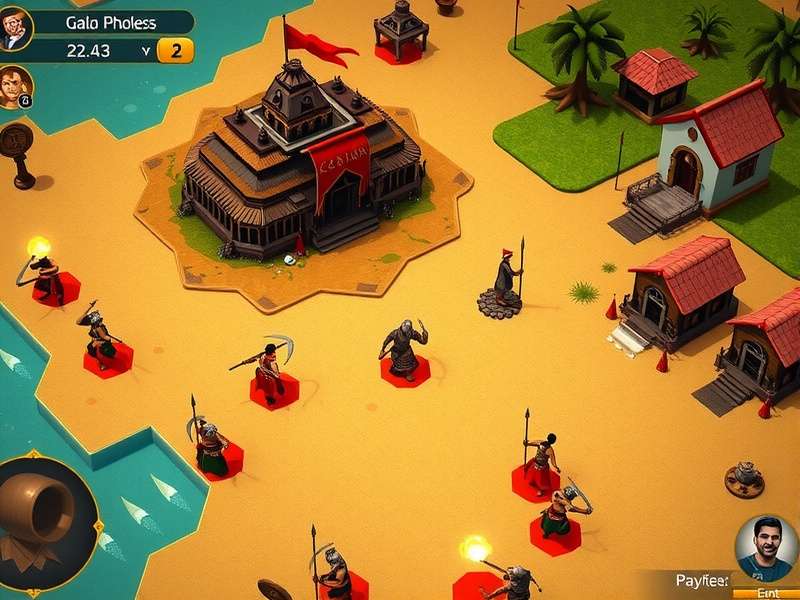Open the advisor portrait below the leader
Screen dimensions: 800x600
pos(15,87)
